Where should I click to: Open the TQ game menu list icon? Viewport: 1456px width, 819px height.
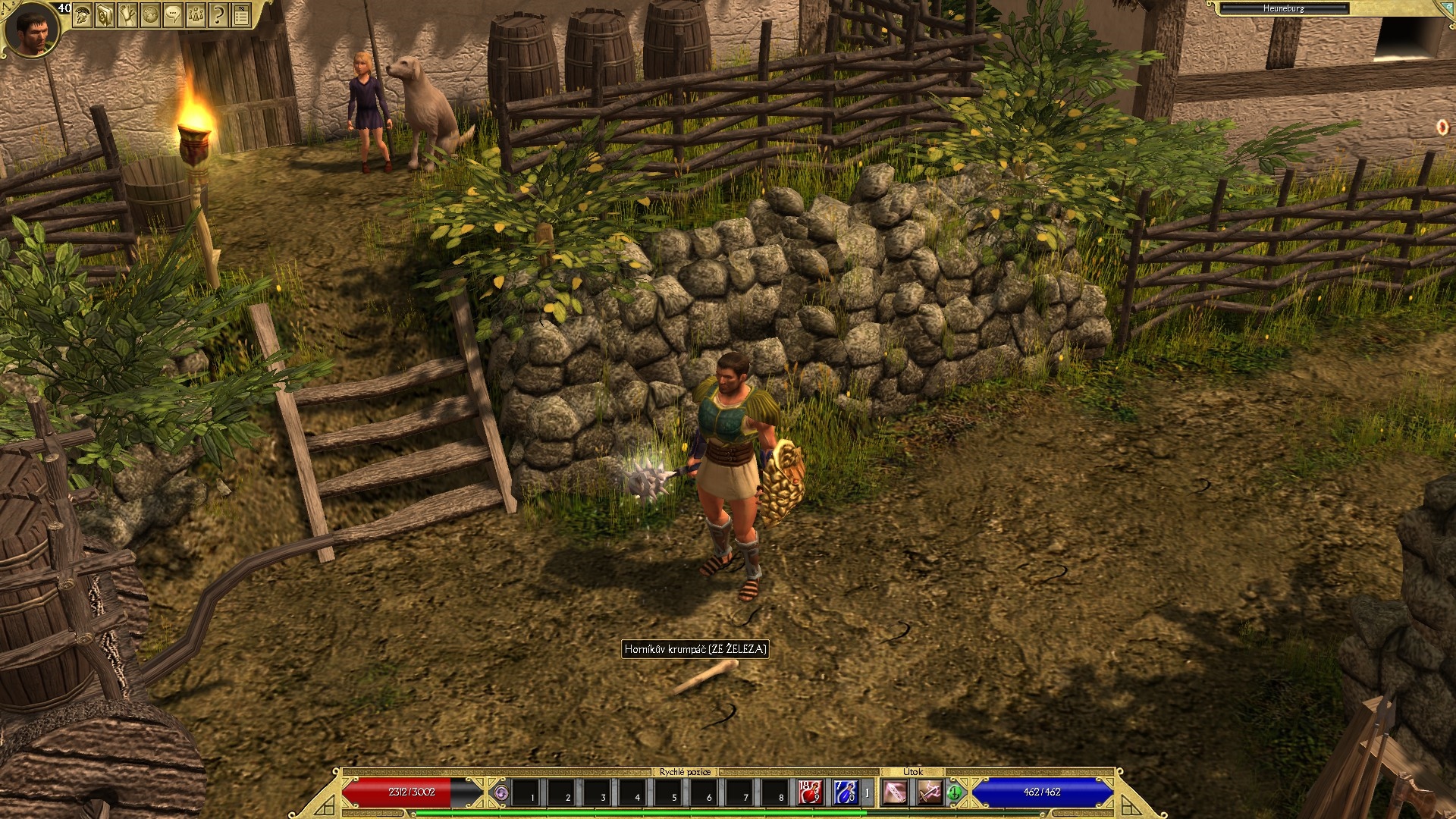tap(241, 14)
